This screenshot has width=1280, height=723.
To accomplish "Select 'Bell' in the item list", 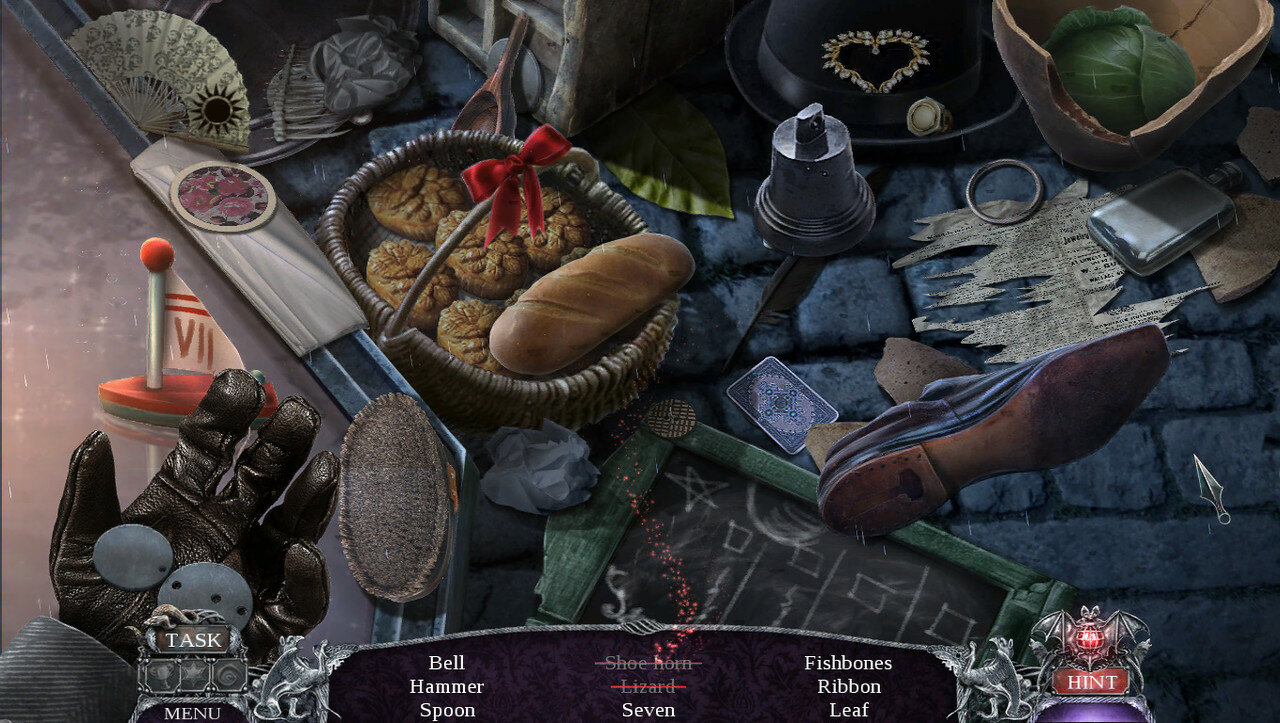I will 447,662.
